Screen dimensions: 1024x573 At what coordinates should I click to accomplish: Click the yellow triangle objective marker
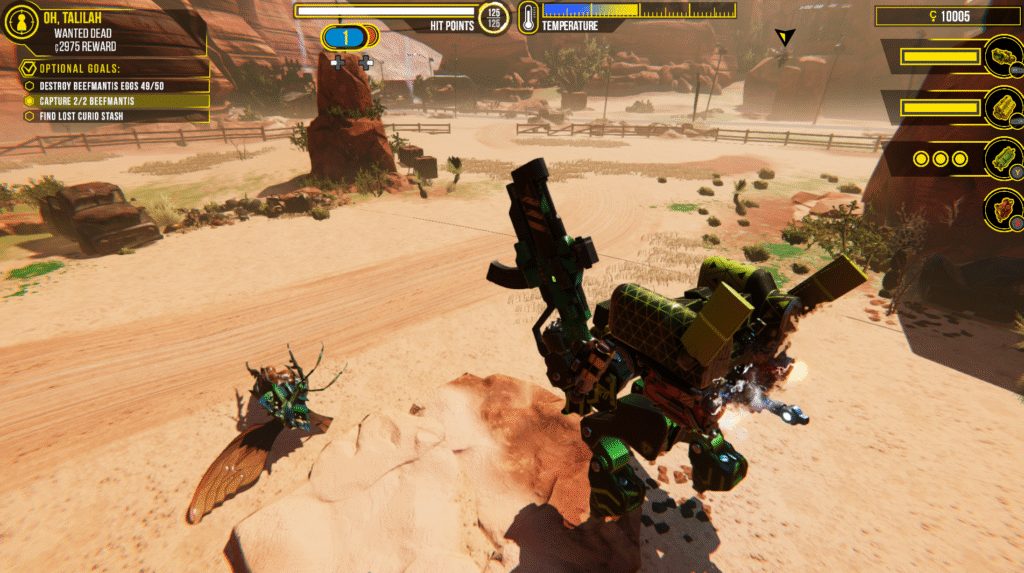coord(786,37)
